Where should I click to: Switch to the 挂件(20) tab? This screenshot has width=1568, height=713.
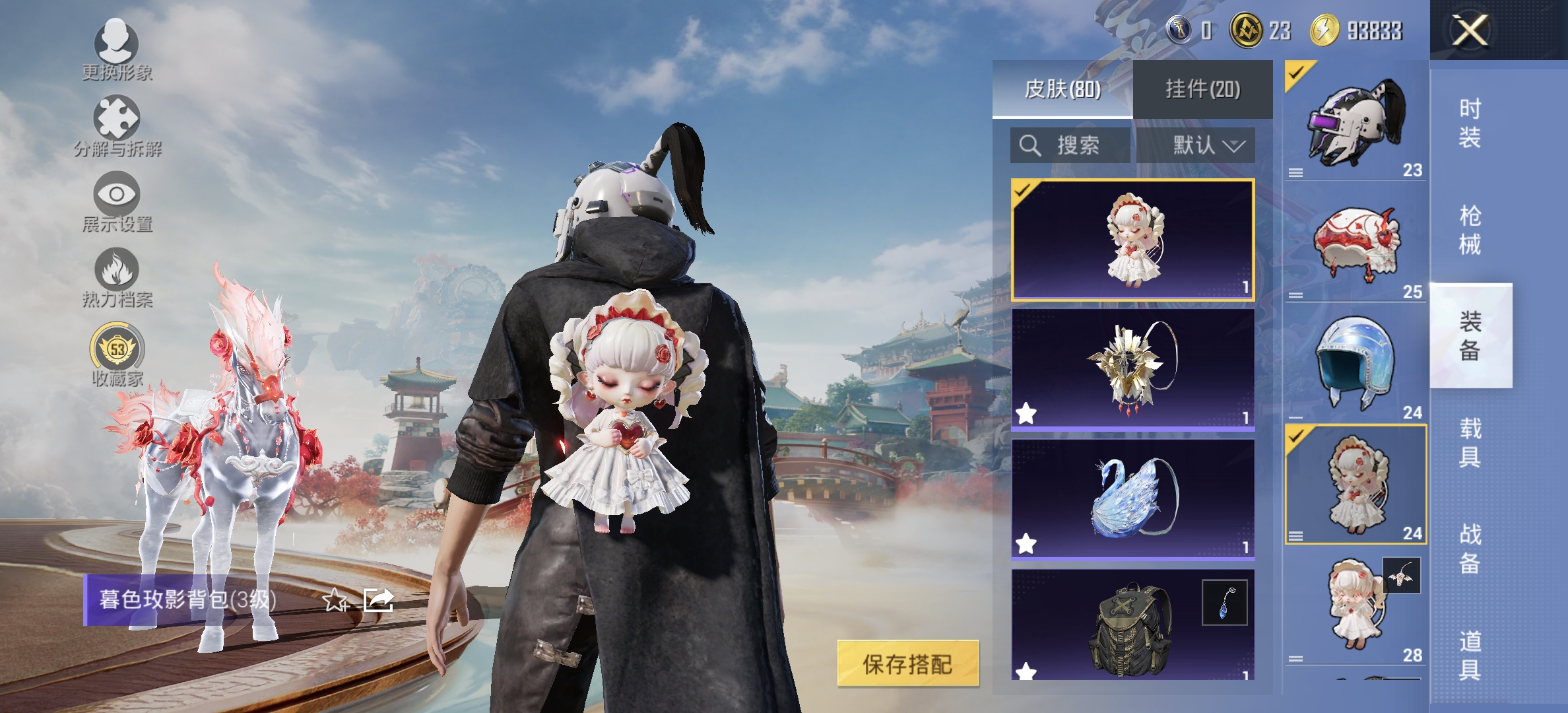(x=1202, y=89)
